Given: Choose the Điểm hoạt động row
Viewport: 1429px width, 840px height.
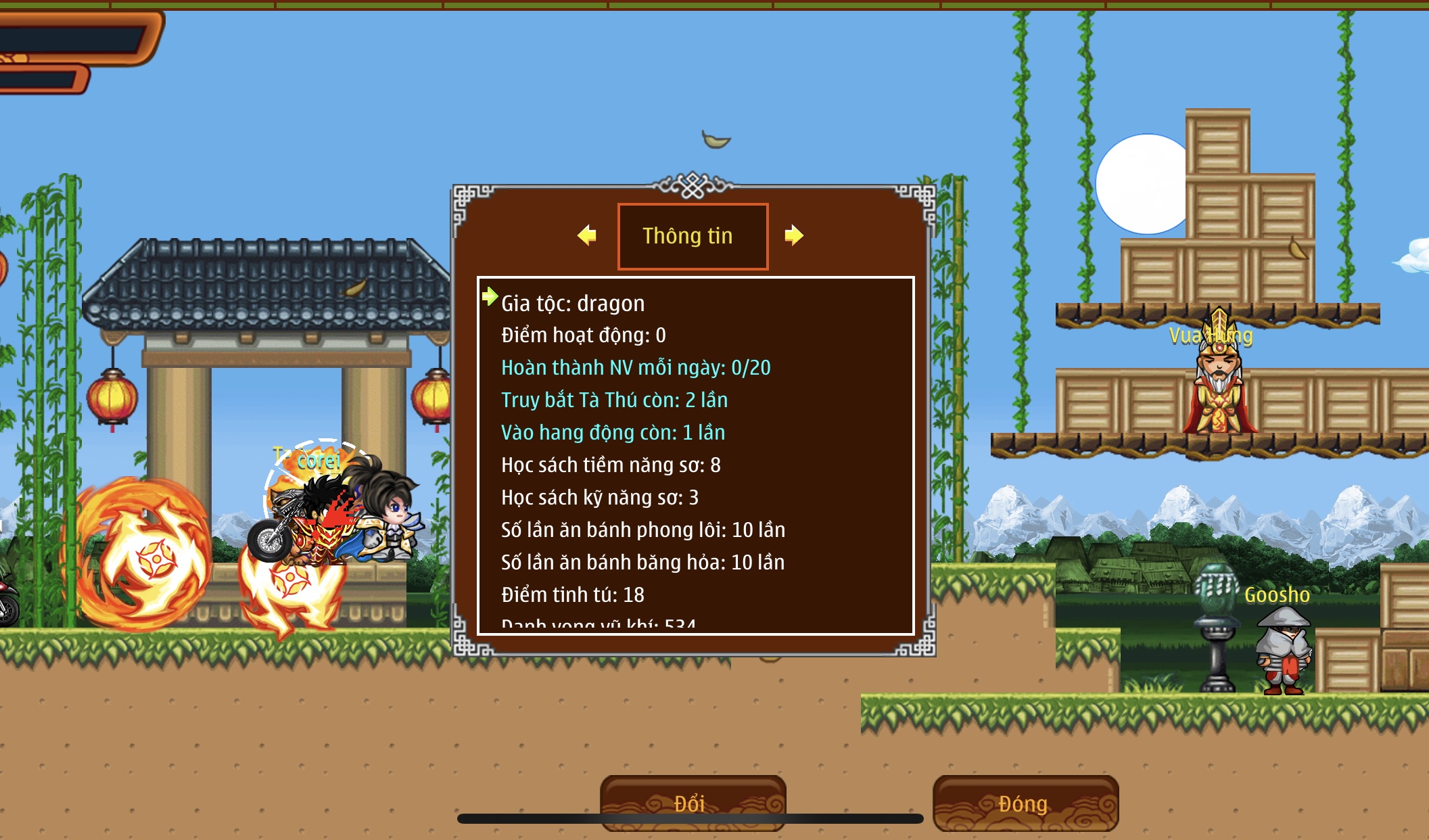Looking at the screenshot, I should click(583, 335).
